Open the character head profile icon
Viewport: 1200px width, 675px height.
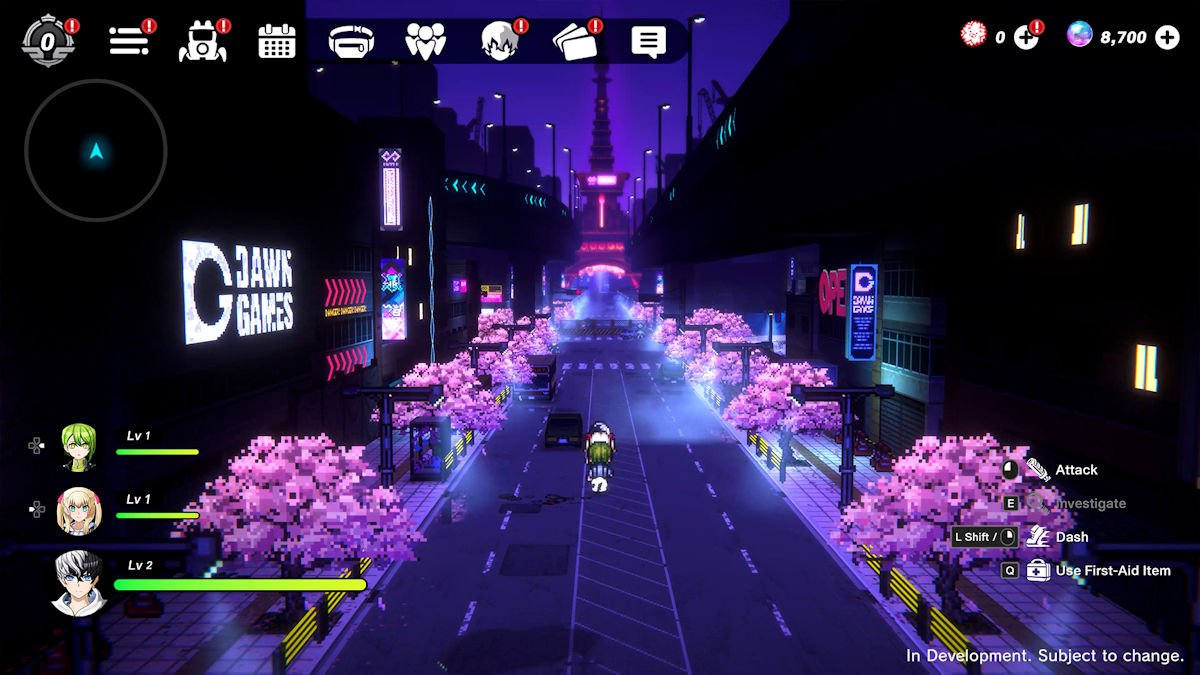click(x=498, y=41)
